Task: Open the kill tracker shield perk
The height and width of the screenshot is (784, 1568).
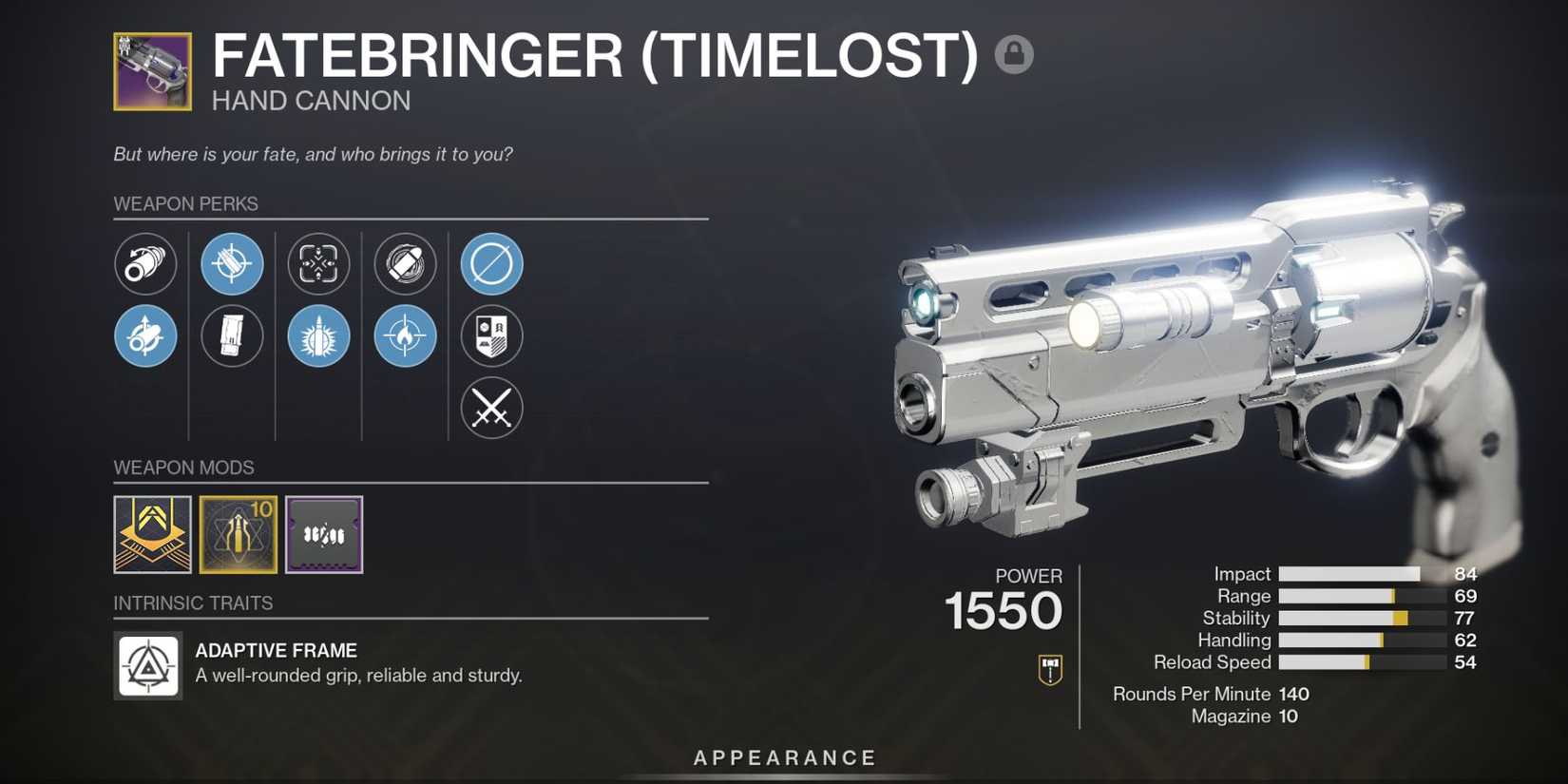Action: 490,335
